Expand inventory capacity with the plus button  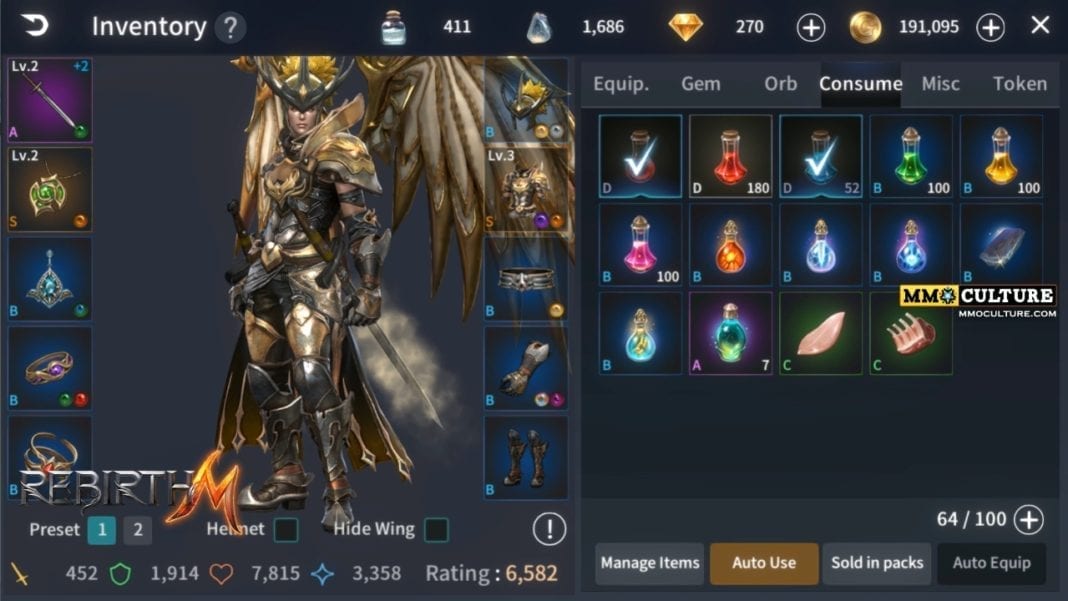tap(1028, 519)
